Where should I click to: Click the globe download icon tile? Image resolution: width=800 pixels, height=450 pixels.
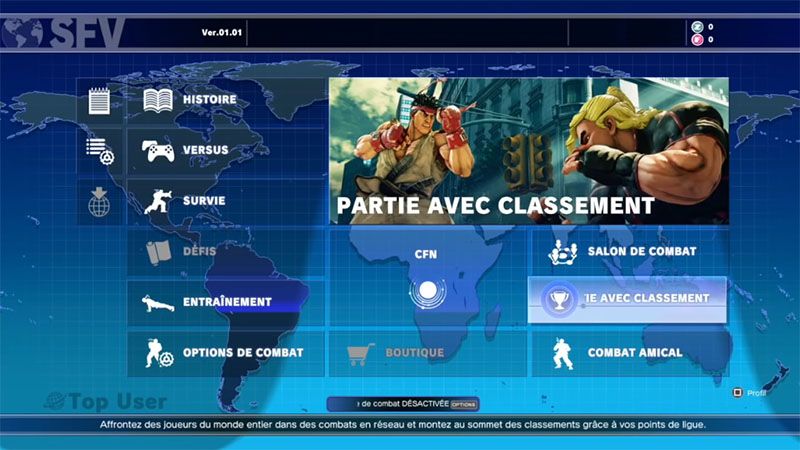coord(99,201)
